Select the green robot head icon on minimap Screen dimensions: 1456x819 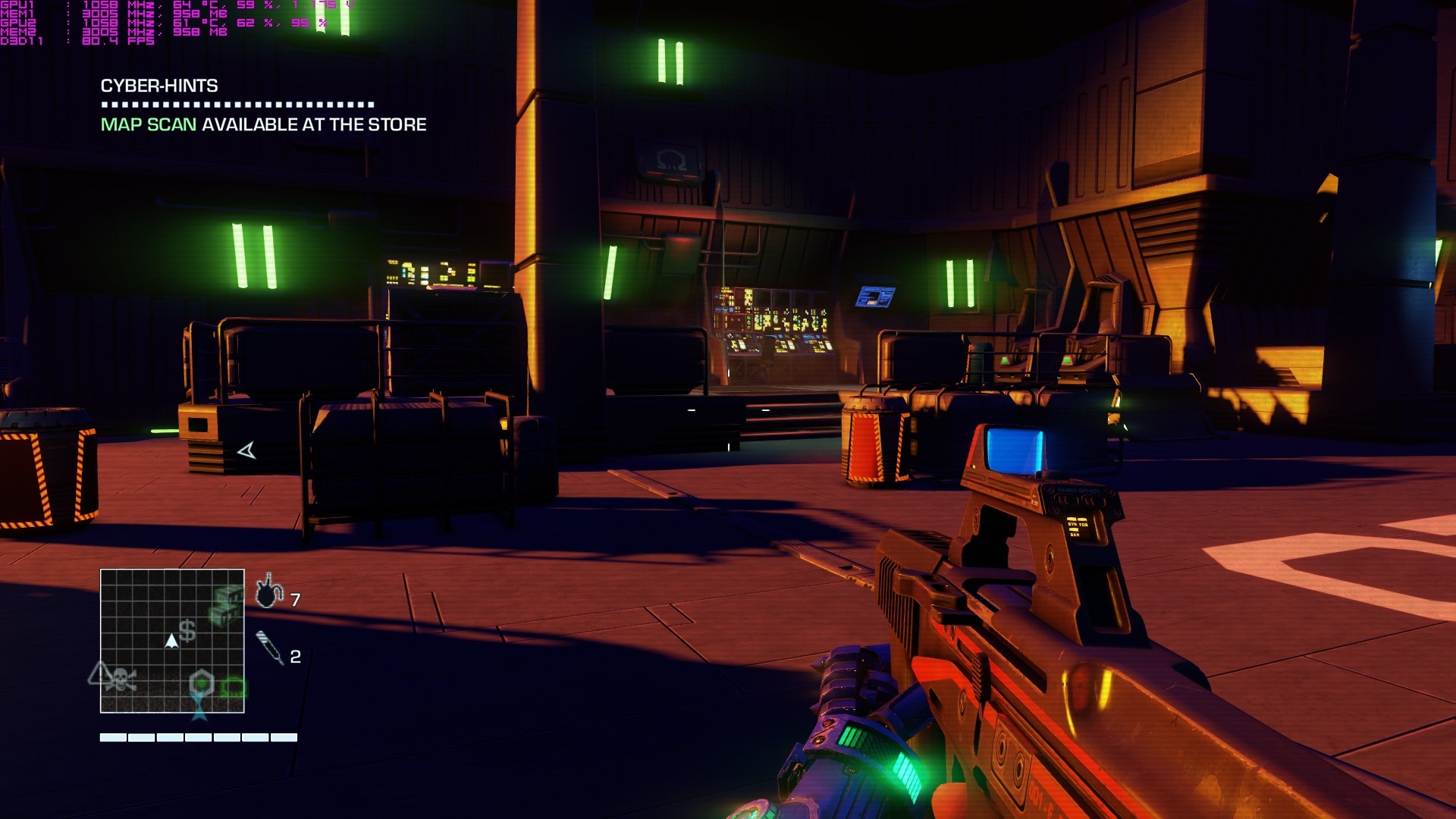click(235, 686)
